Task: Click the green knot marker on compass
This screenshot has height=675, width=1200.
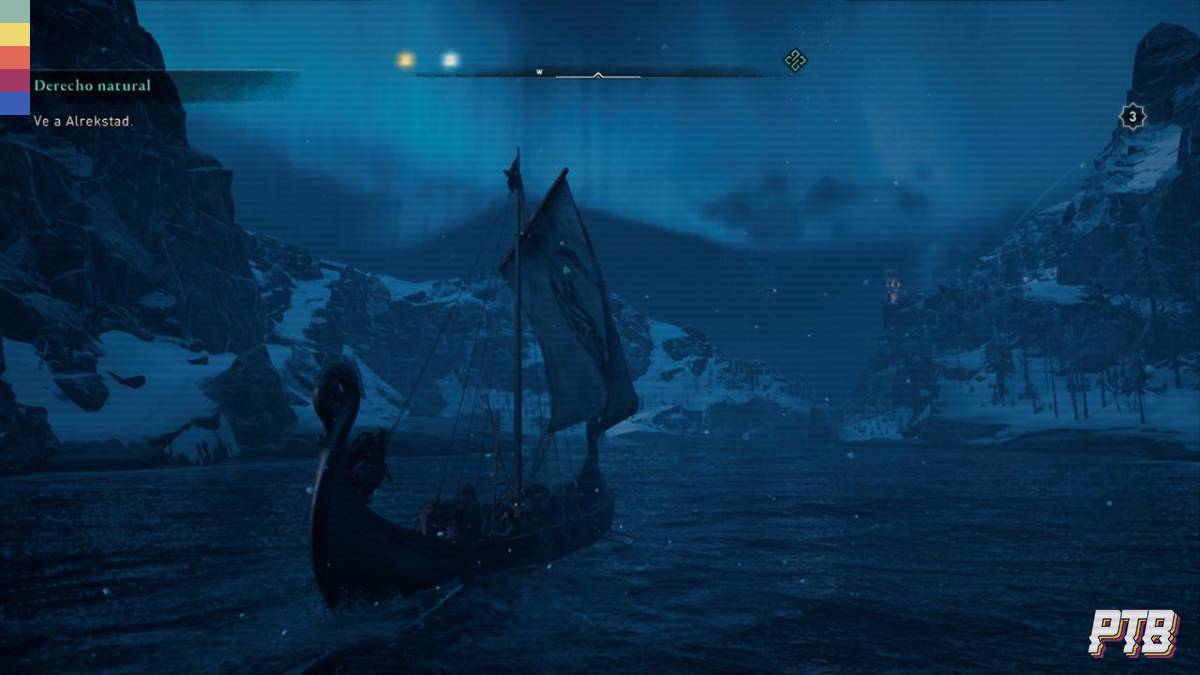Action: pyautogui.click(x=795, y=61)
